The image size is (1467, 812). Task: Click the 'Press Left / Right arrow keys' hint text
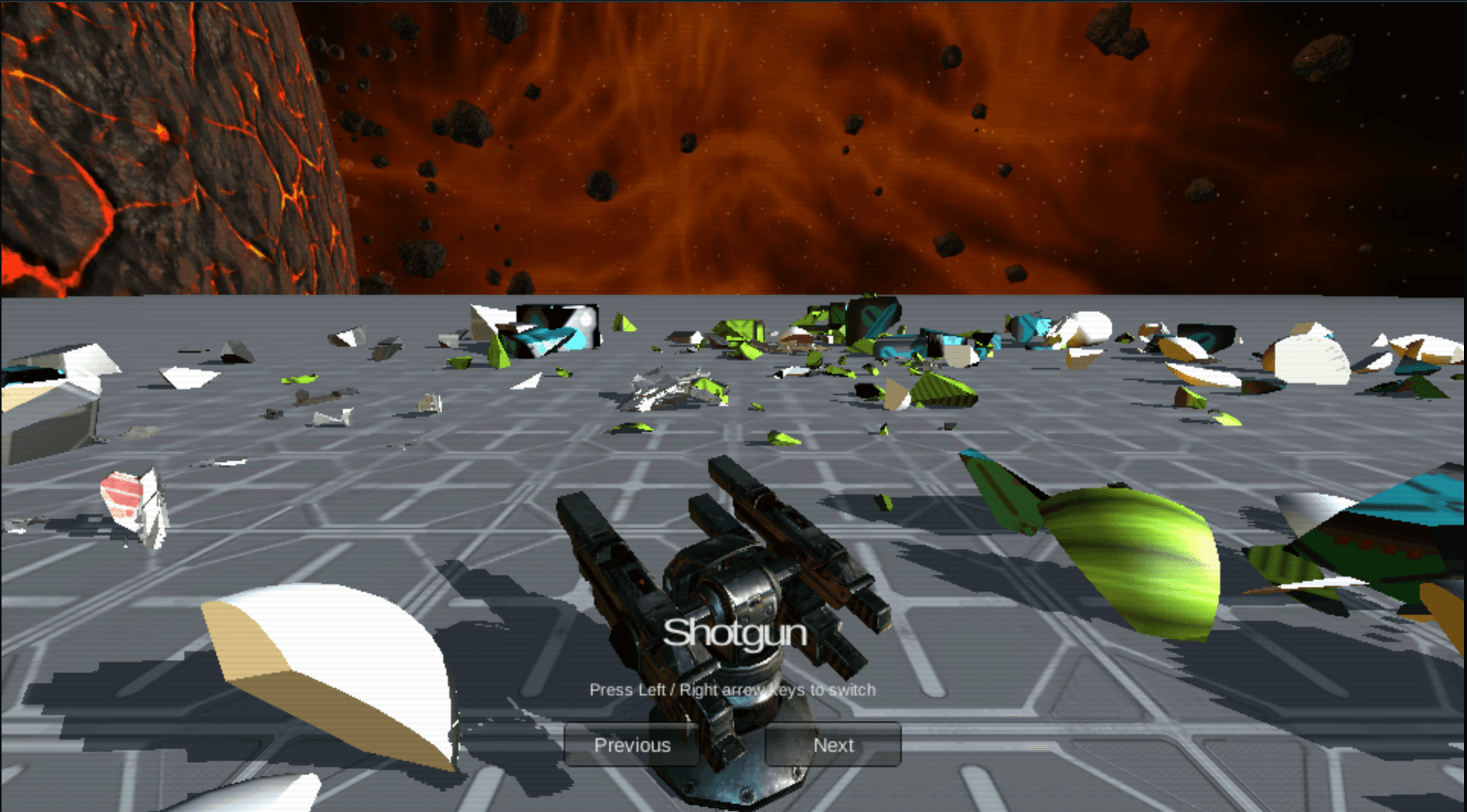(x=733, y=689)
